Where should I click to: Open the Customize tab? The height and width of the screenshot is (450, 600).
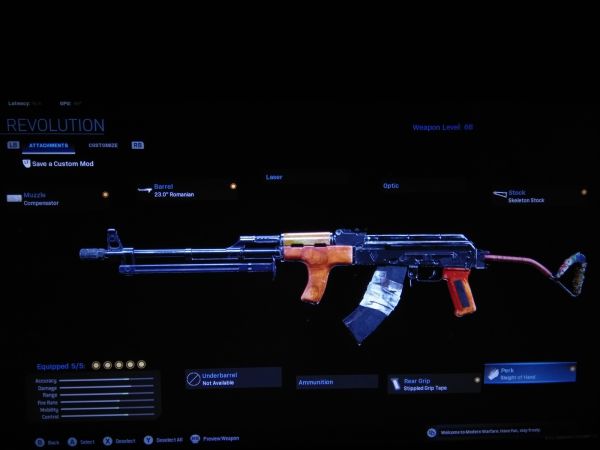[x=103, y=146]
